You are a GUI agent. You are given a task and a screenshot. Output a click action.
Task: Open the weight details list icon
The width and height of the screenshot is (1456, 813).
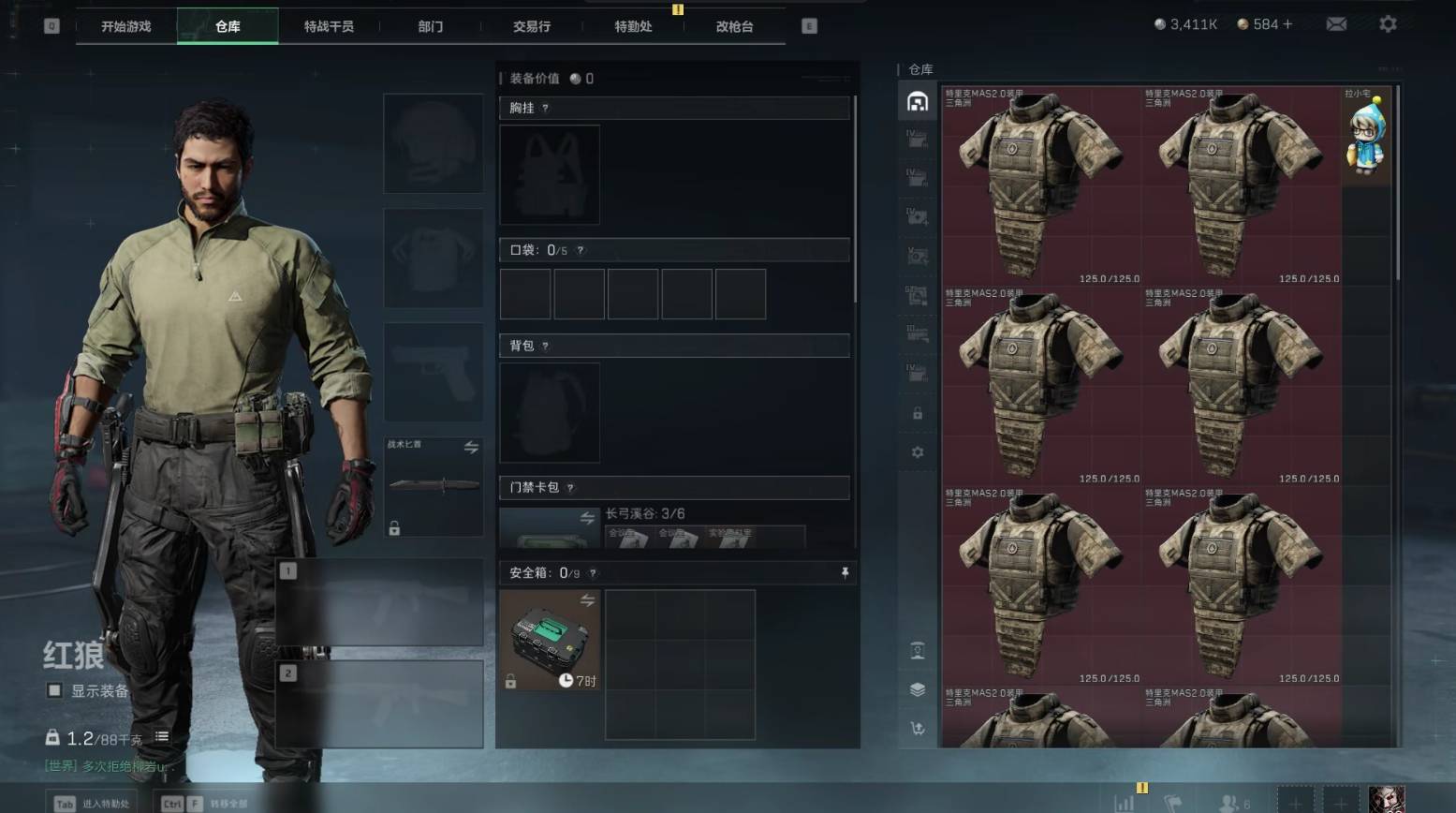point(162,737)
